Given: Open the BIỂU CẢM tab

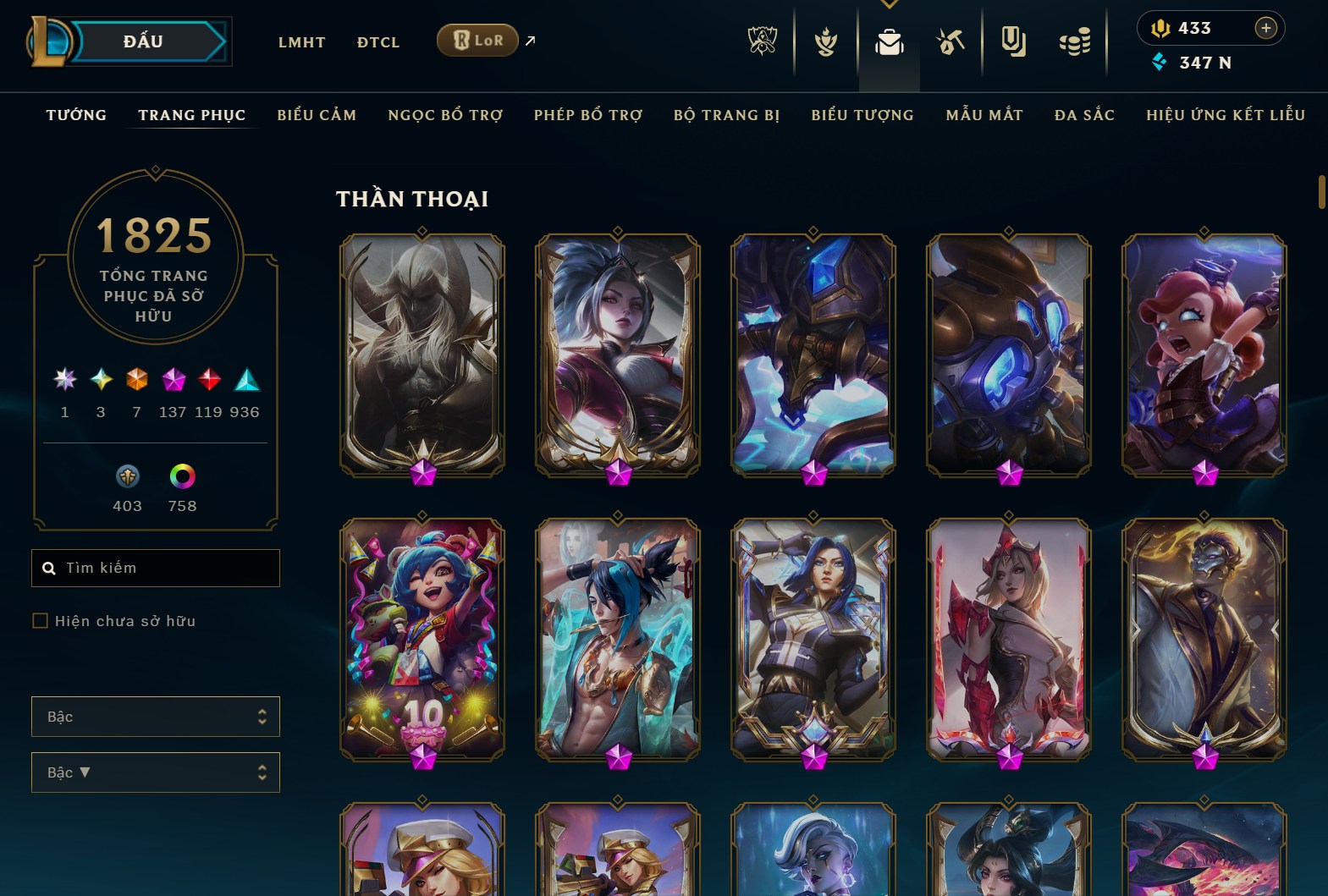Looking at the screenshot, I should coord(317,115).
